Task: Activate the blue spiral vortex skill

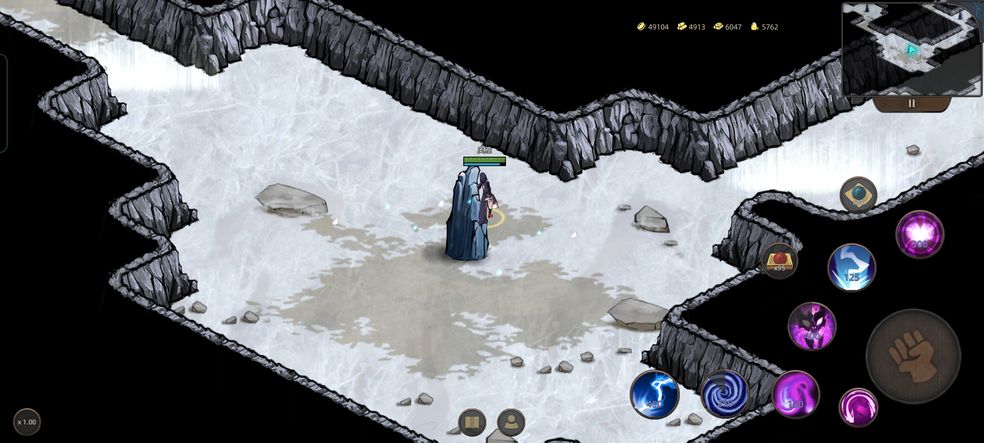Action: [724, 394]
